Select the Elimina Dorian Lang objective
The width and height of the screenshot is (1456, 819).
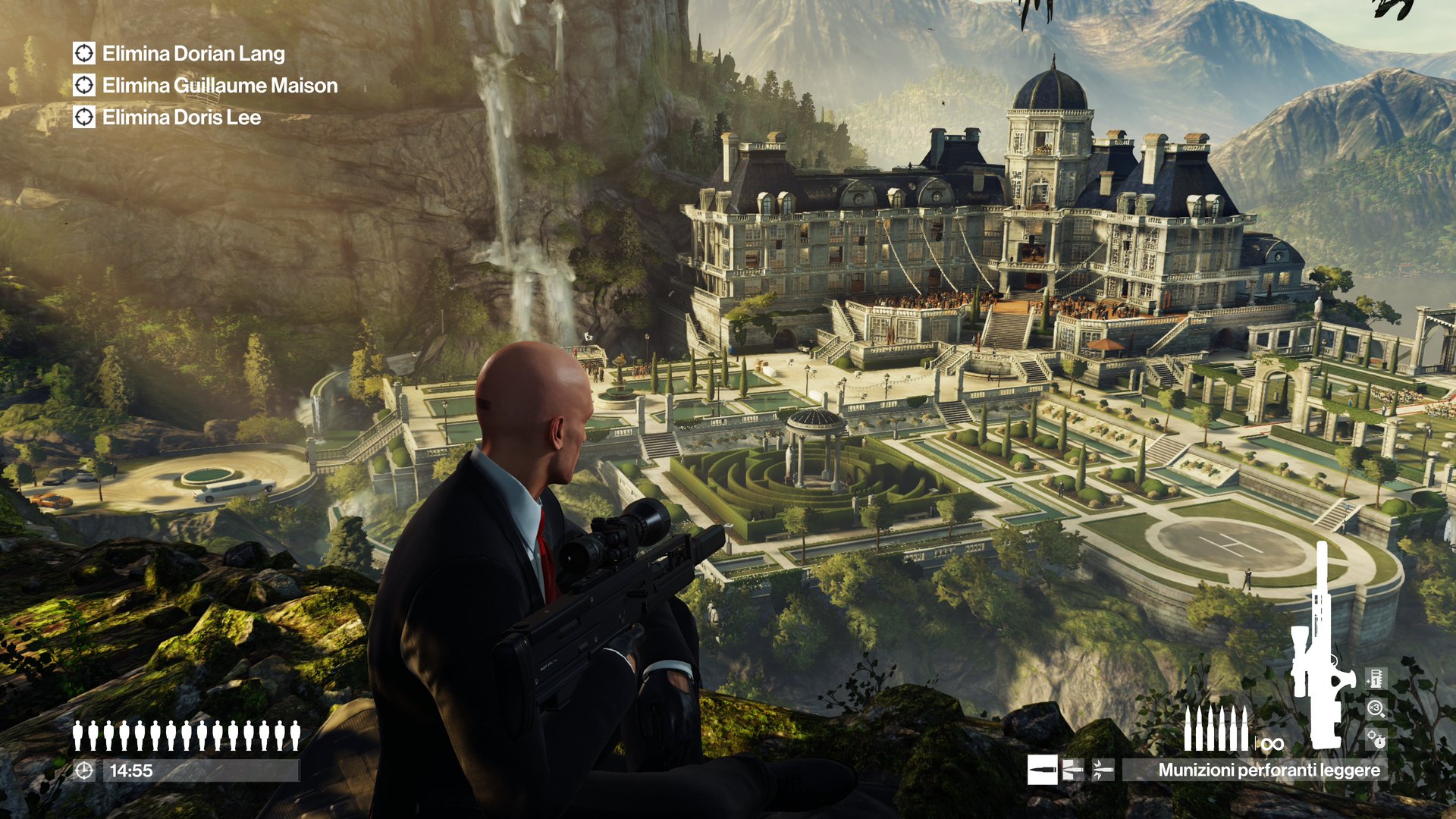(x=193, y=54)
